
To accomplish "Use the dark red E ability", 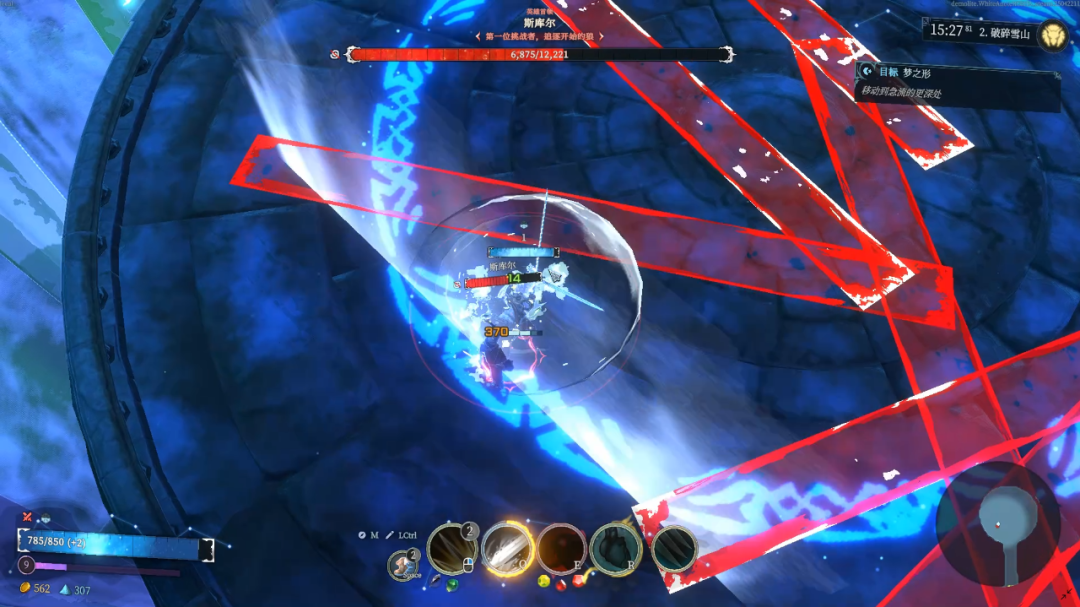I will 562,548.
